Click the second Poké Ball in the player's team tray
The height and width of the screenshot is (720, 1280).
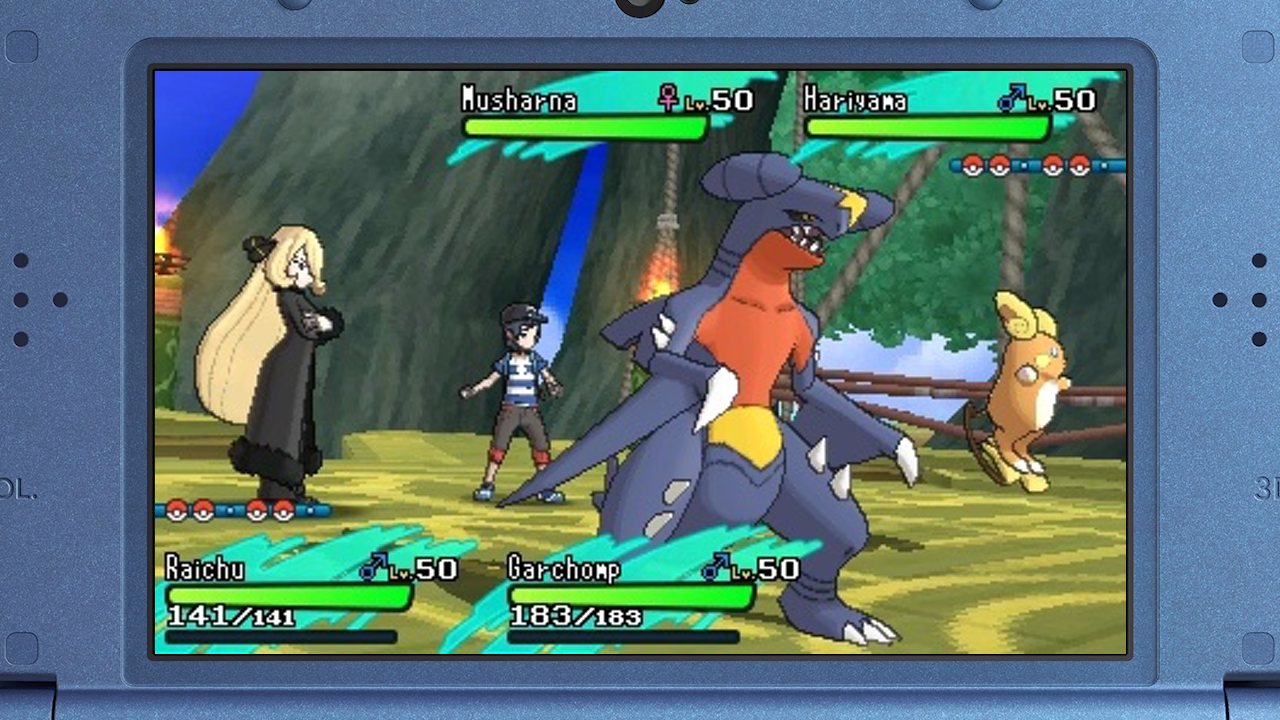click(203, 511)
